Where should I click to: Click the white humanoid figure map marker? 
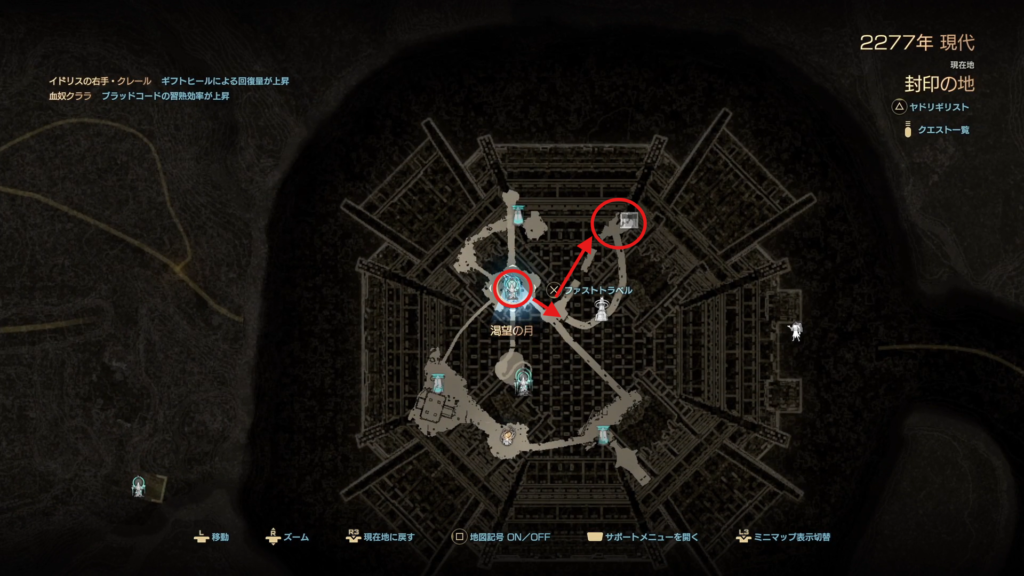tap(796, 329)
